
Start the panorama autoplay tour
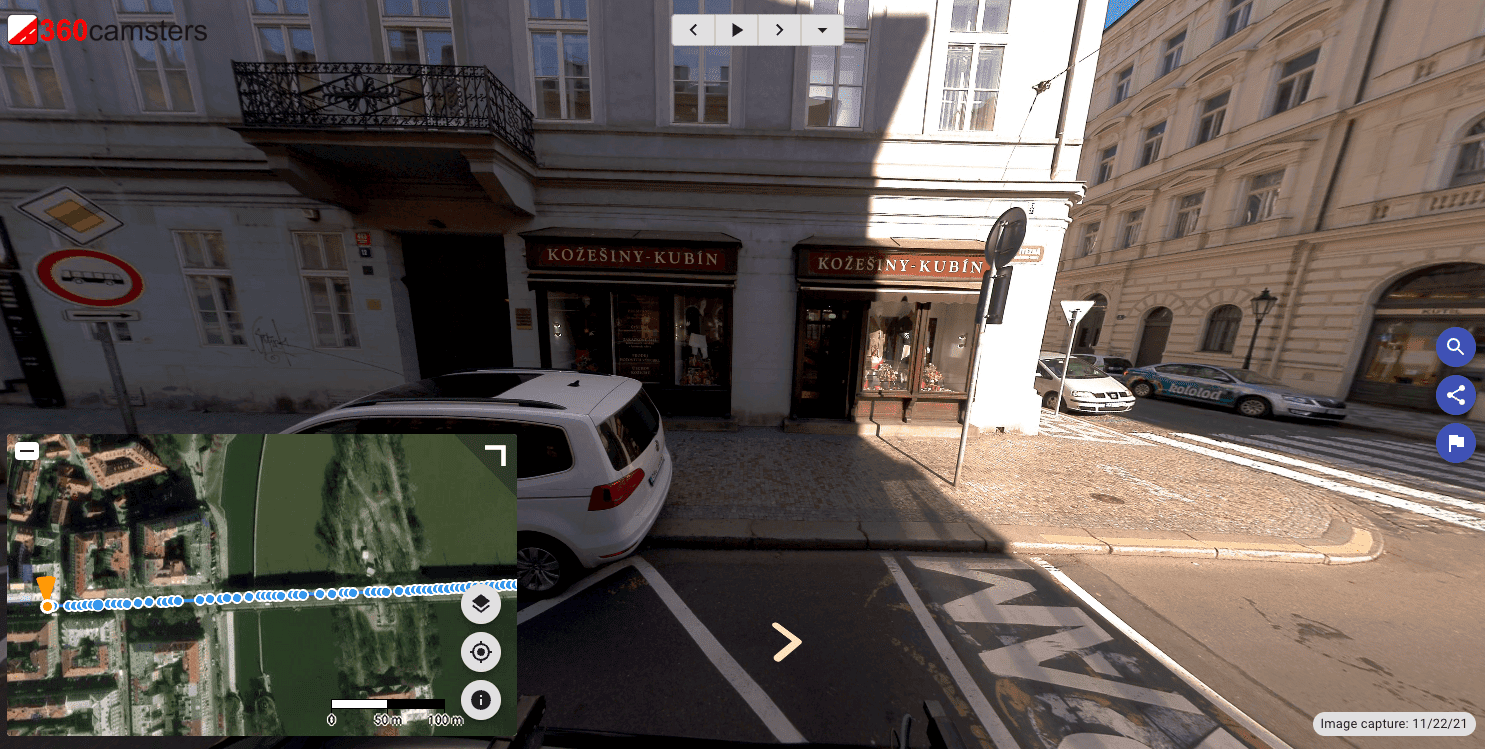pyautogui.click(x=737, y=30)
